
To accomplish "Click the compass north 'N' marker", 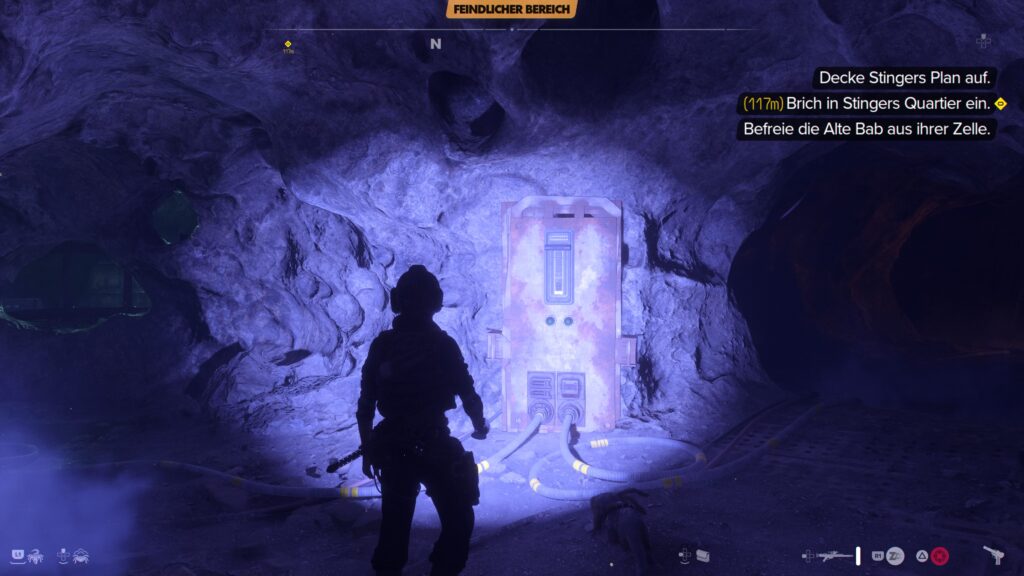I will (435, 44).
